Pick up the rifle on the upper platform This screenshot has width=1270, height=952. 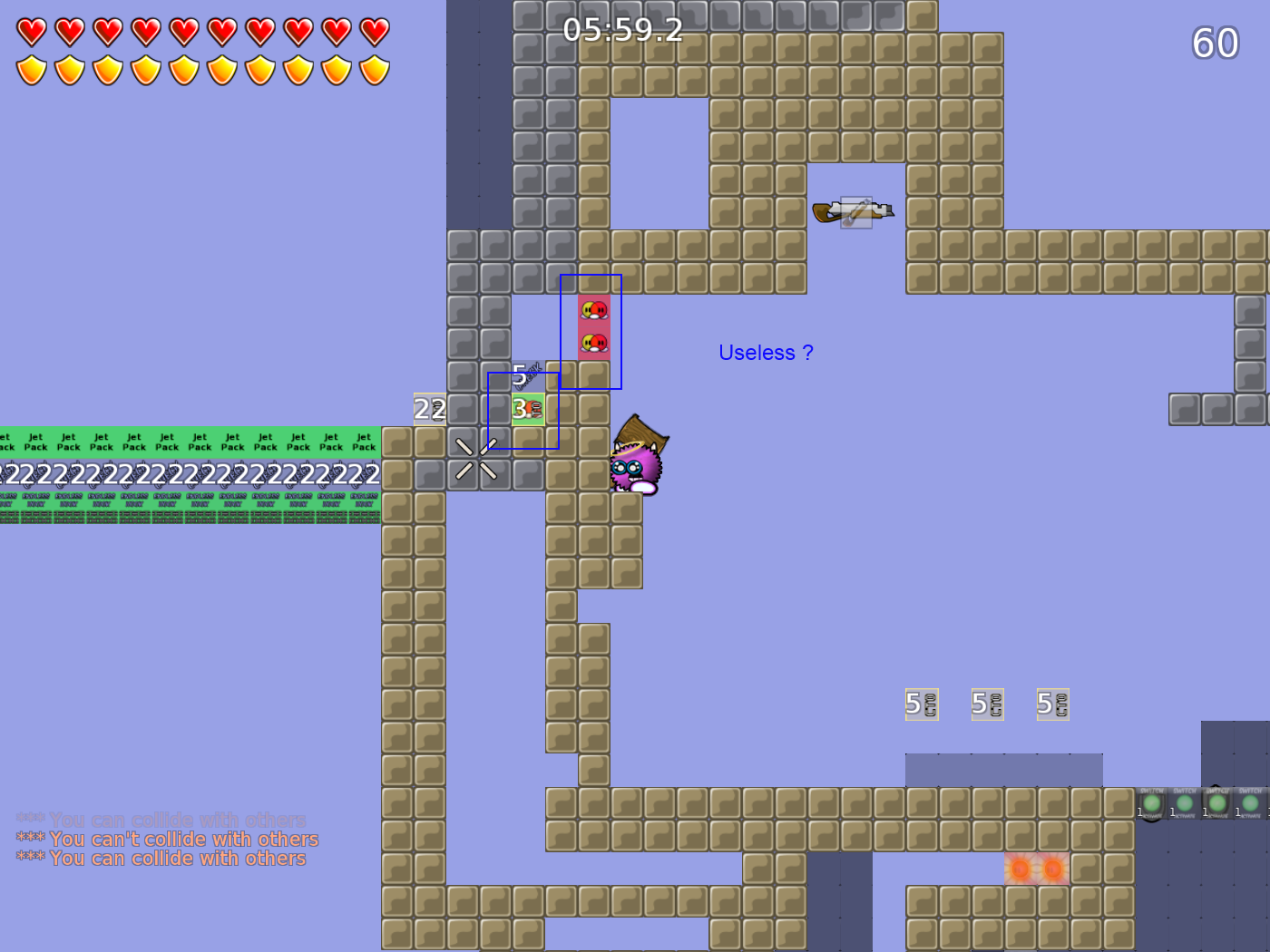click(853, 209)
